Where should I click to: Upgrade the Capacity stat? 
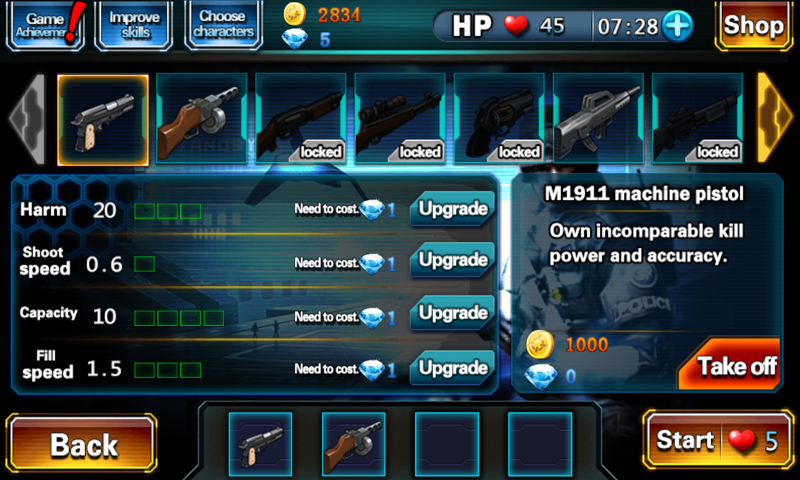452,314
